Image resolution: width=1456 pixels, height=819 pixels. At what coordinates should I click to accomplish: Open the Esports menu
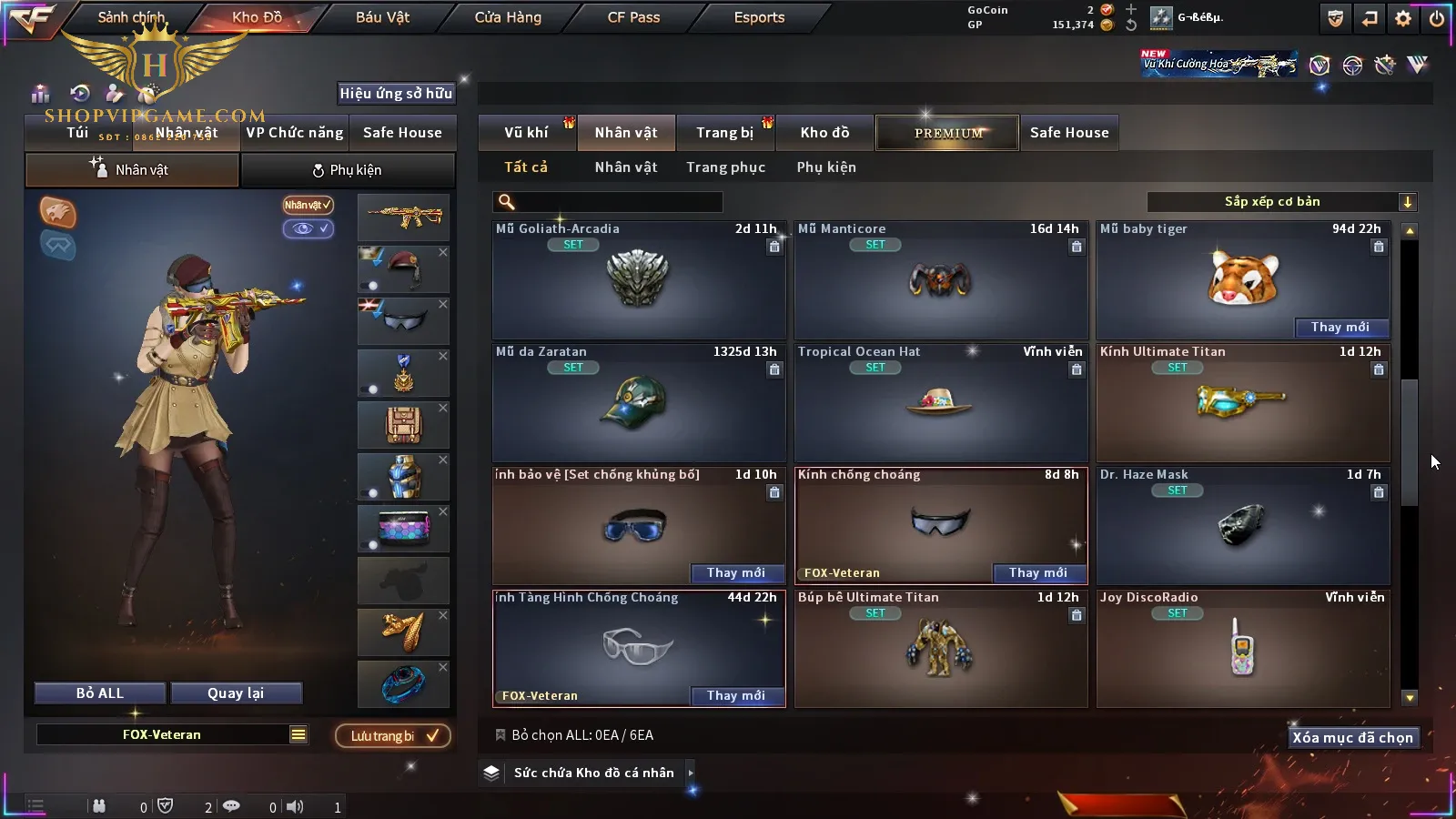coord(759,17)
